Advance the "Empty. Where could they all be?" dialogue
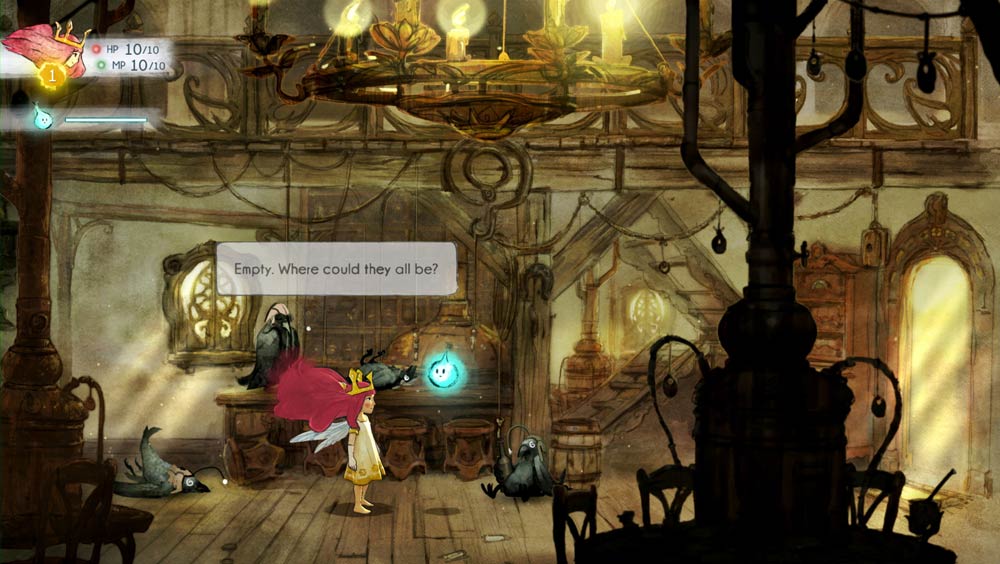 coord(337,269)
